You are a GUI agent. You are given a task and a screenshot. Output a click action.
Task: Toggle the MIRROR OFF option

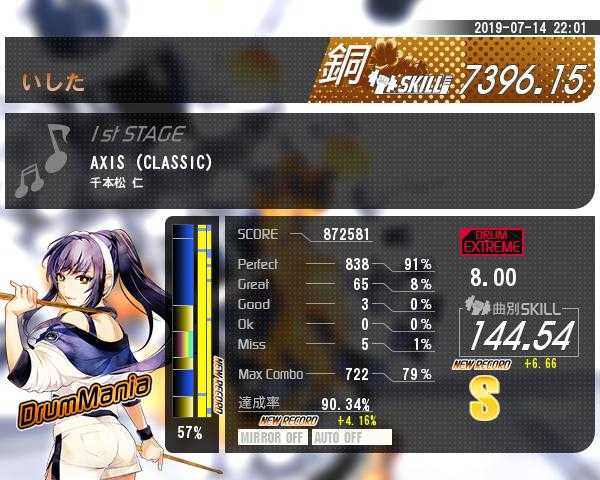click(x=273, y=437)
